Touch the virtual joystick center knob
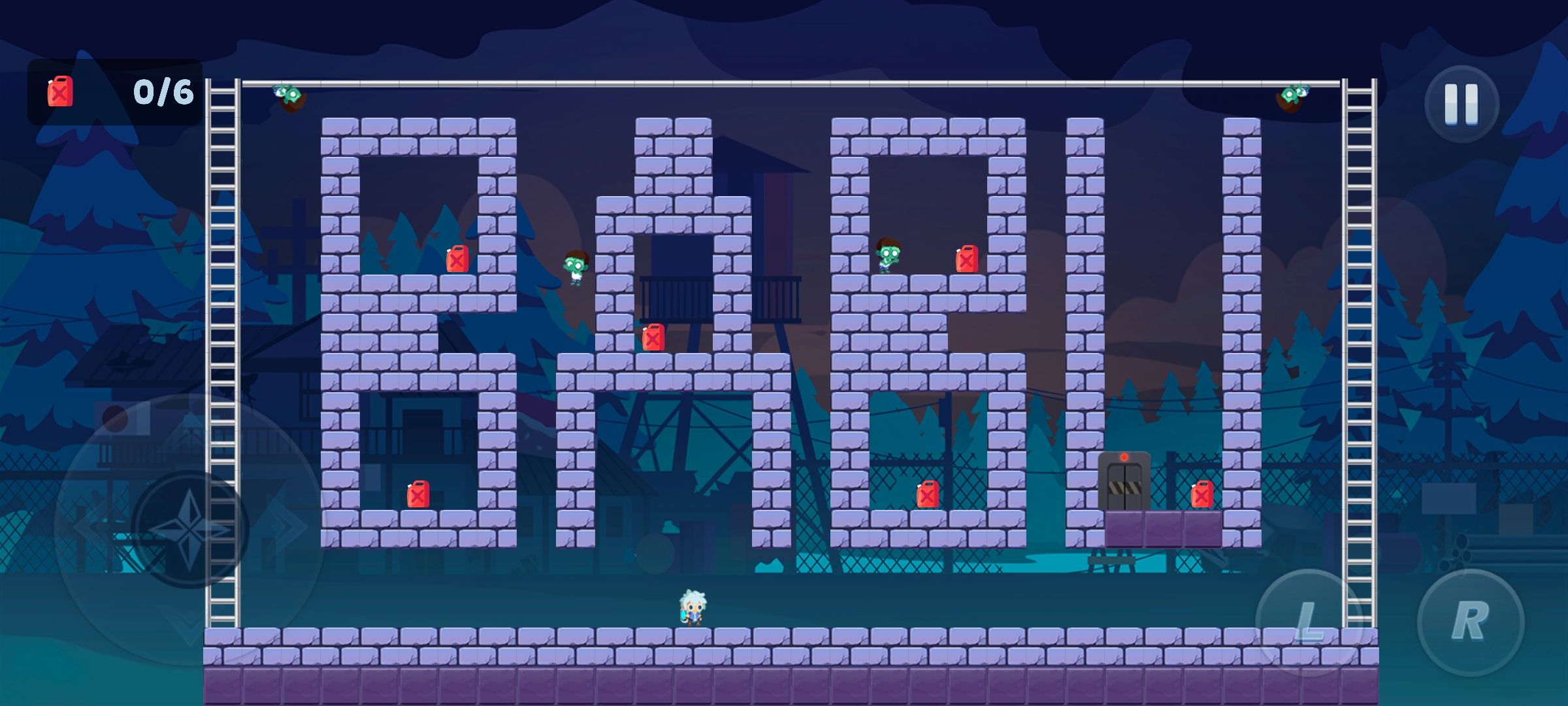The image size is (1568, 706). tap(189, 529)
